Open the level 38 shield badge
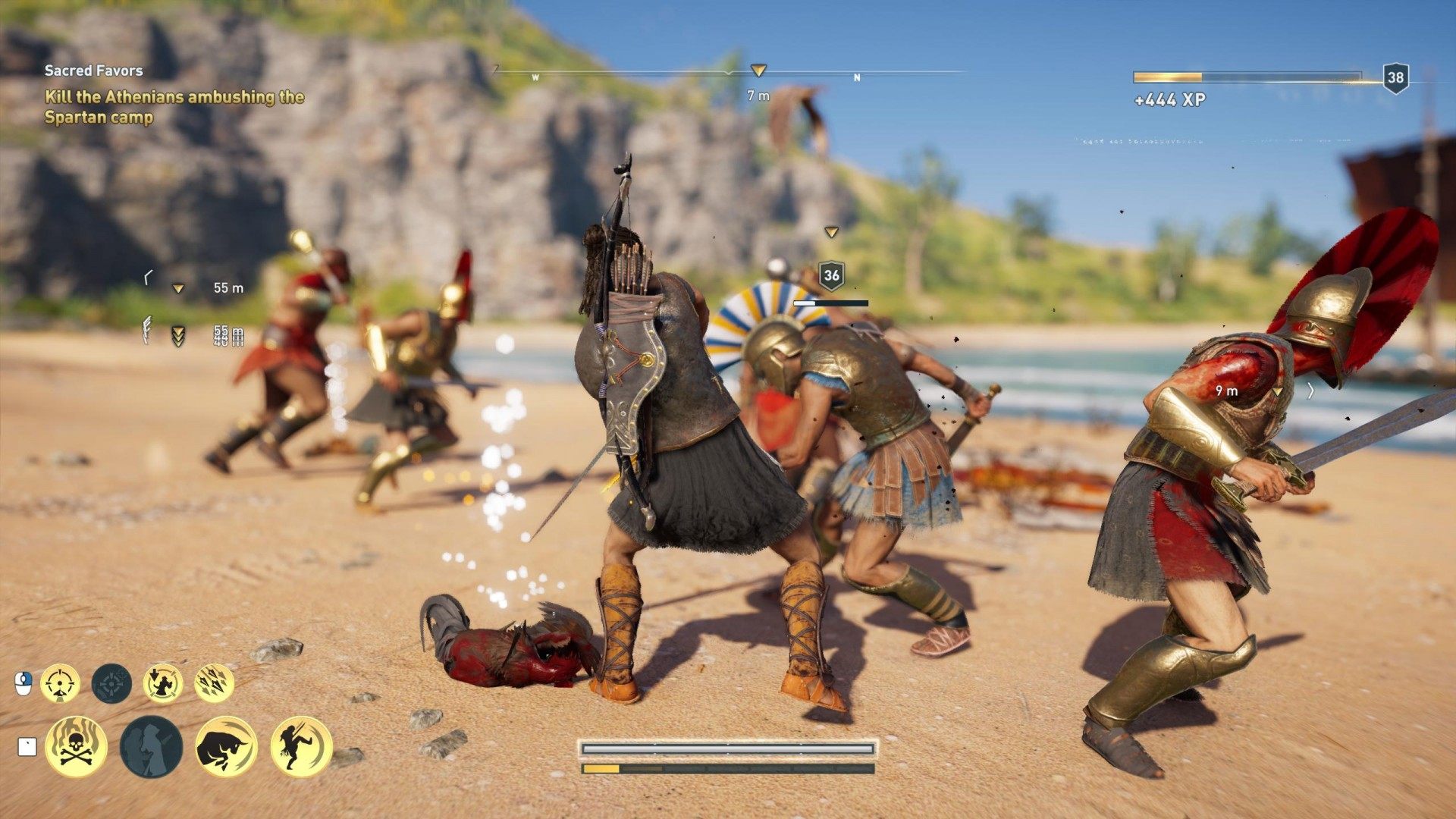 1398,75
